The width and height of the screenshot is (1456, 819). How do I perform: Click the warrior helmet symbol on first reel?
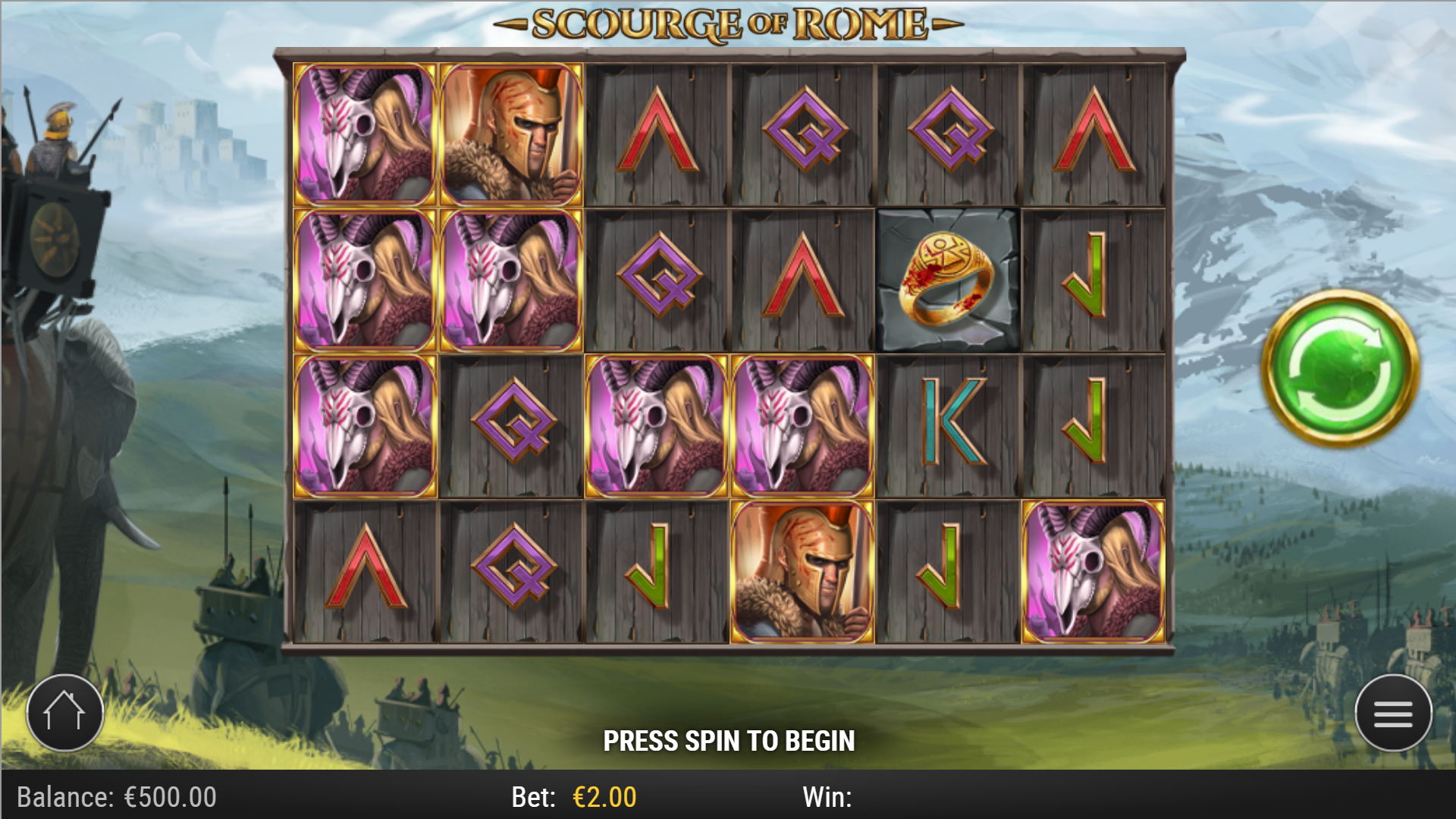tap(510, 133)
